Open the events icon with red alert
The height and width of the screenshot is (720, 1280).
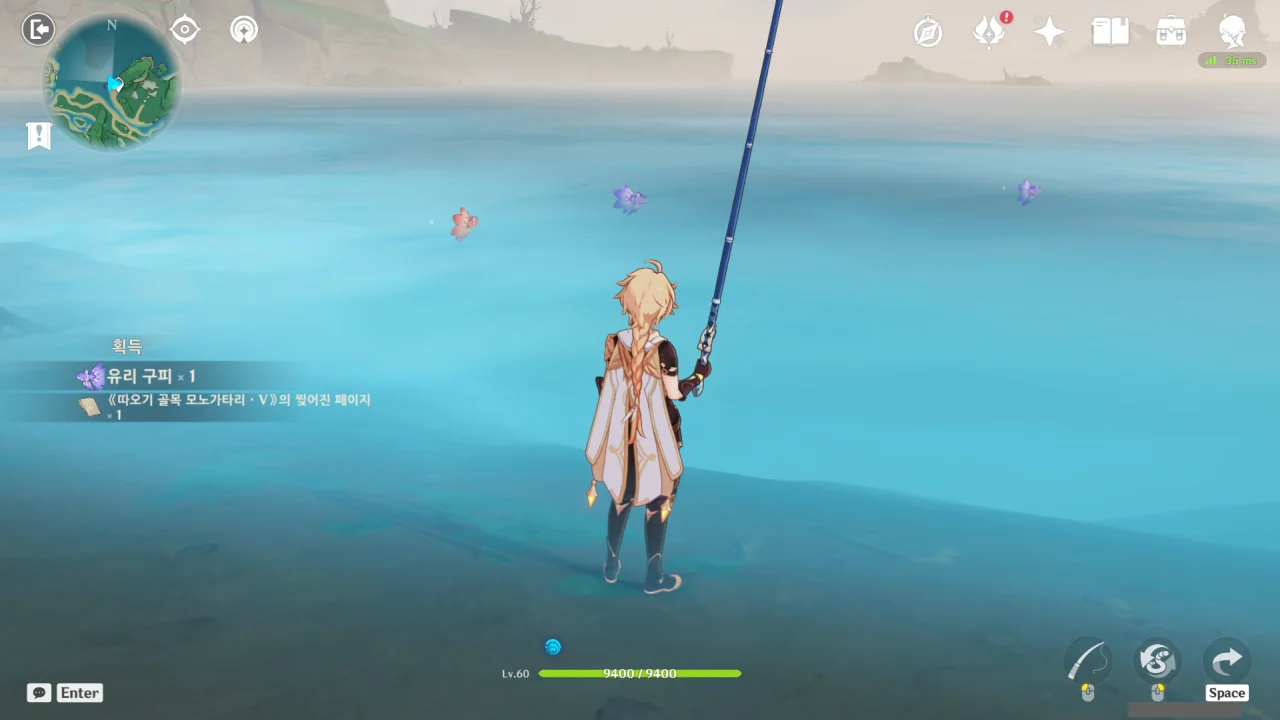[x=990, y=33]
